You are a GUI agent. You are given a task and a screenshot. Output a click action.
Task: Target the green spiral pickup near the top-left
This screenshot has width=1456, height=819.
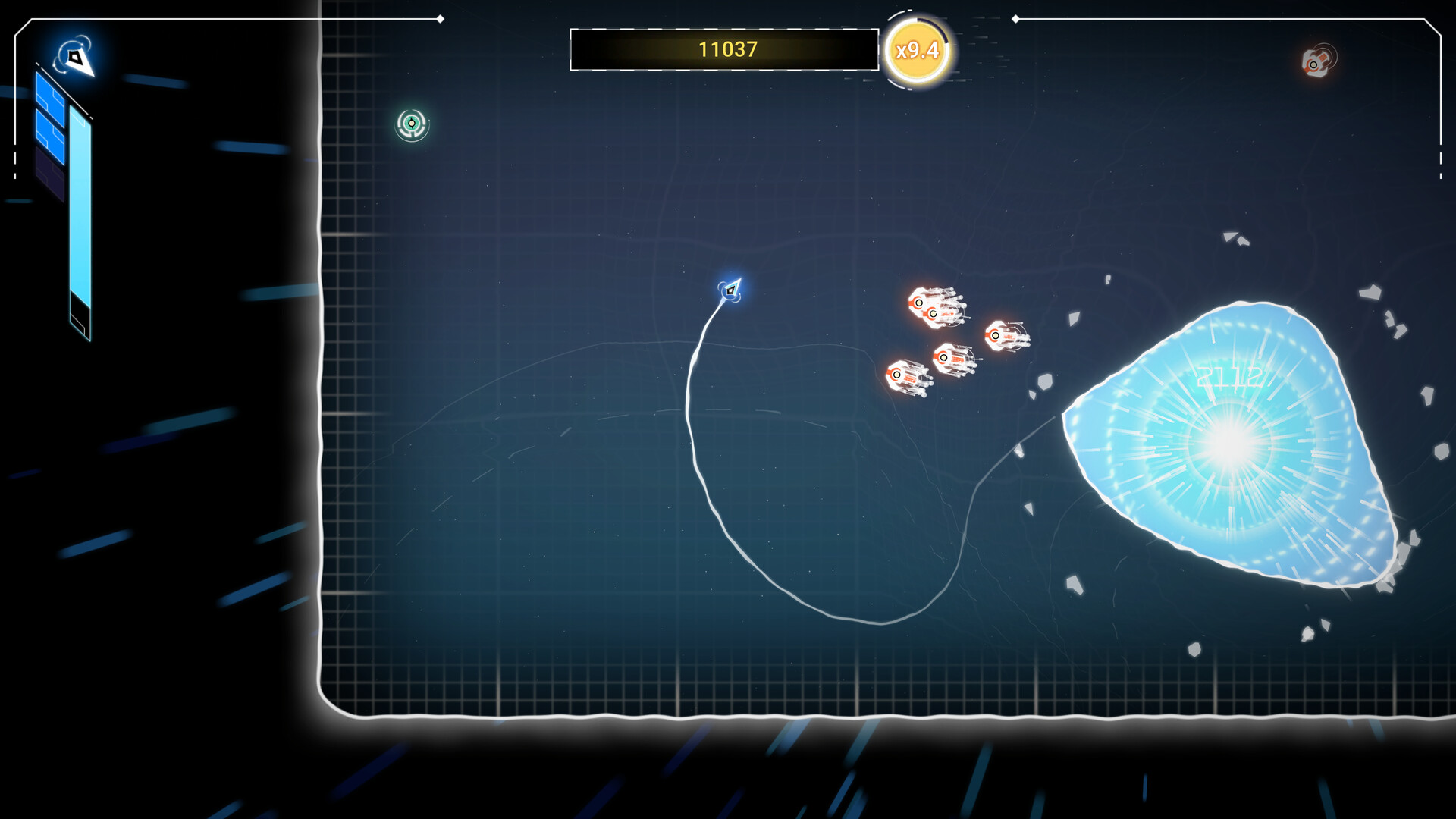point(410,123)
